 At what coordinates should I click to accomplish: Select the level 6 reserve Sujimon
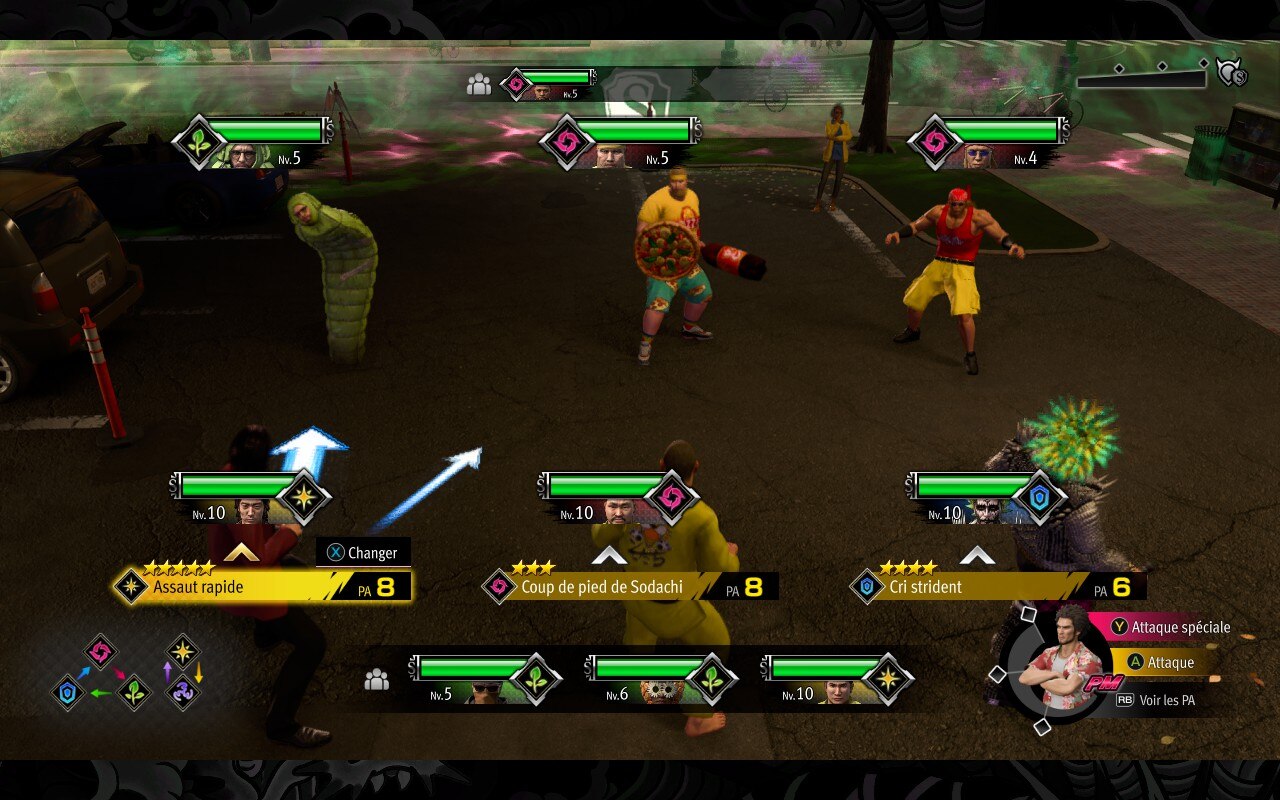tap(660, 679)
